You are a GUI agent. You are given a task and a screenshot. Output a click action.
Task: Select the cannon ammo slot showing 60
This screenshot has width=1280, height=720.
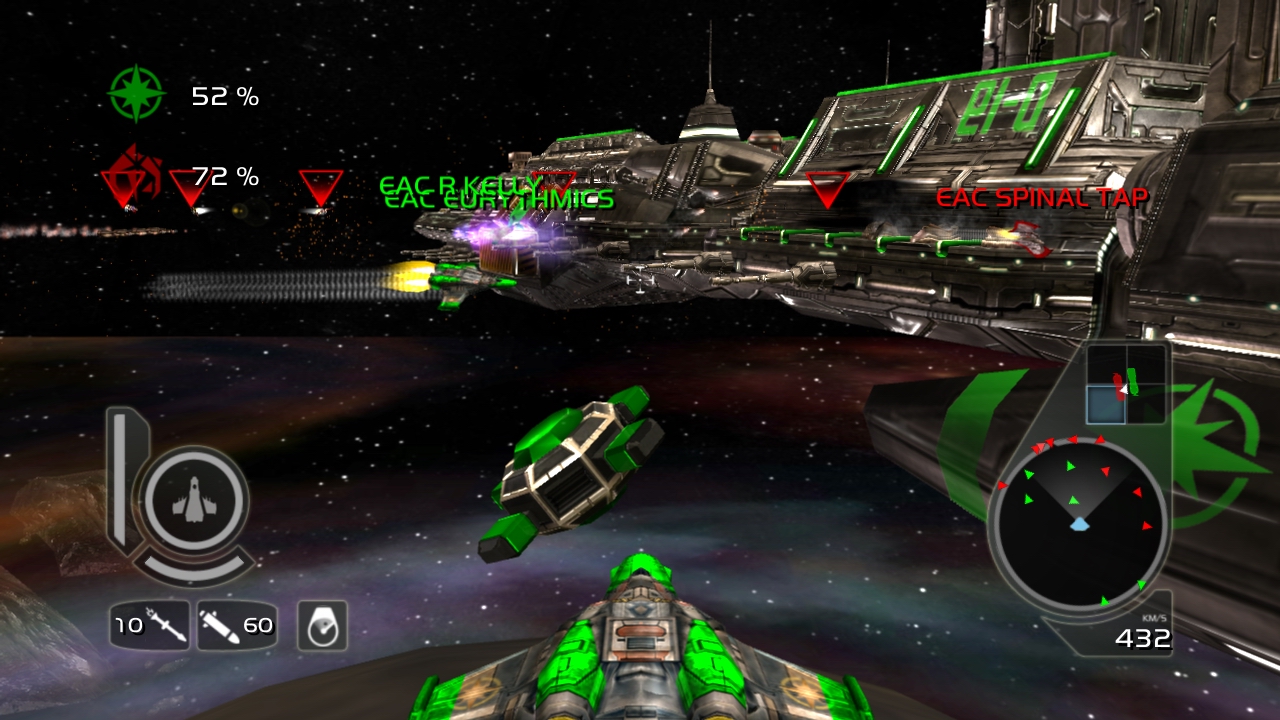[237, 626]
